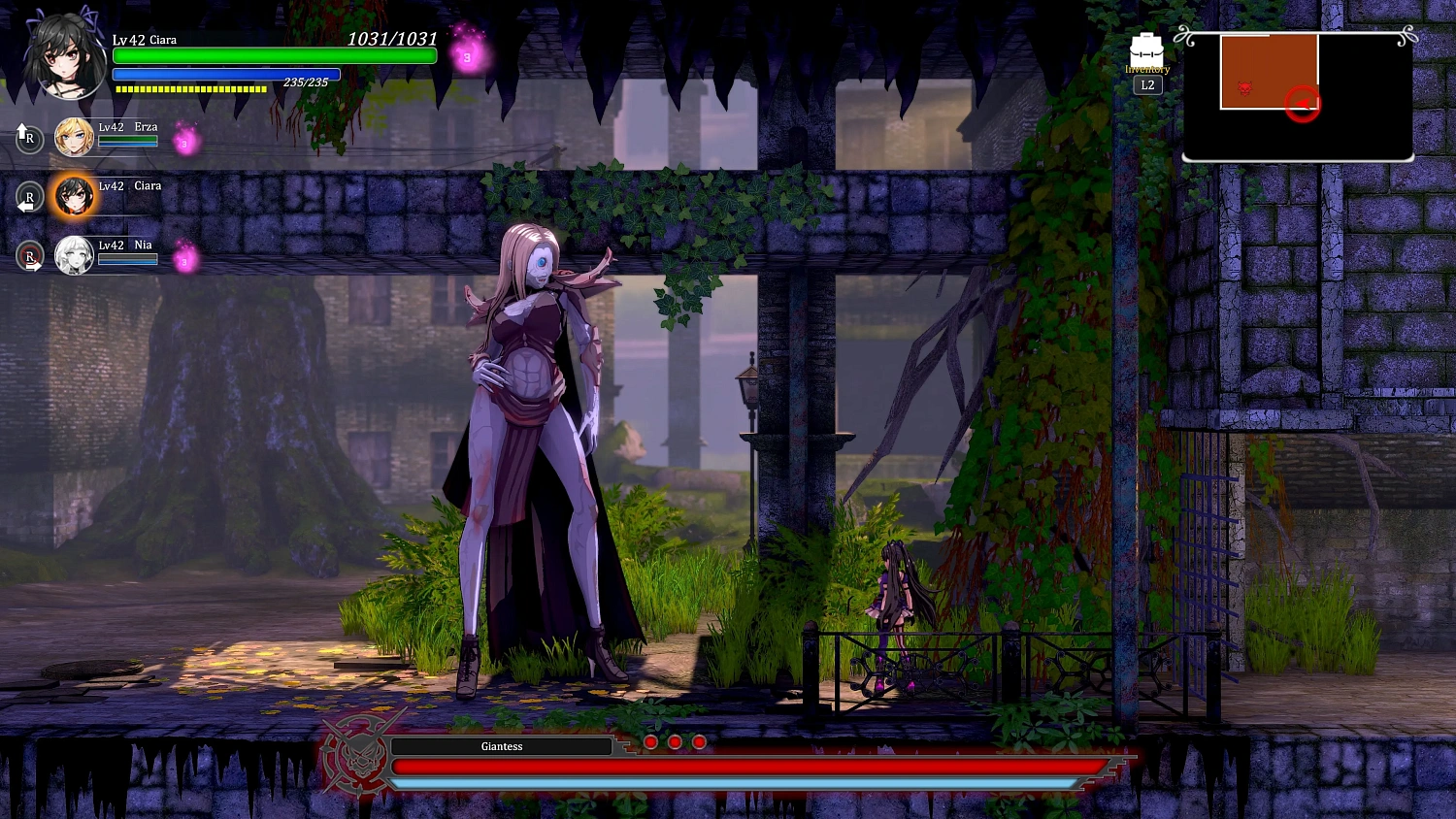This screenshot has height=819, width=1456.
Task: Click the red player arrow on the minimap
Action: (x=1304, y=104)
